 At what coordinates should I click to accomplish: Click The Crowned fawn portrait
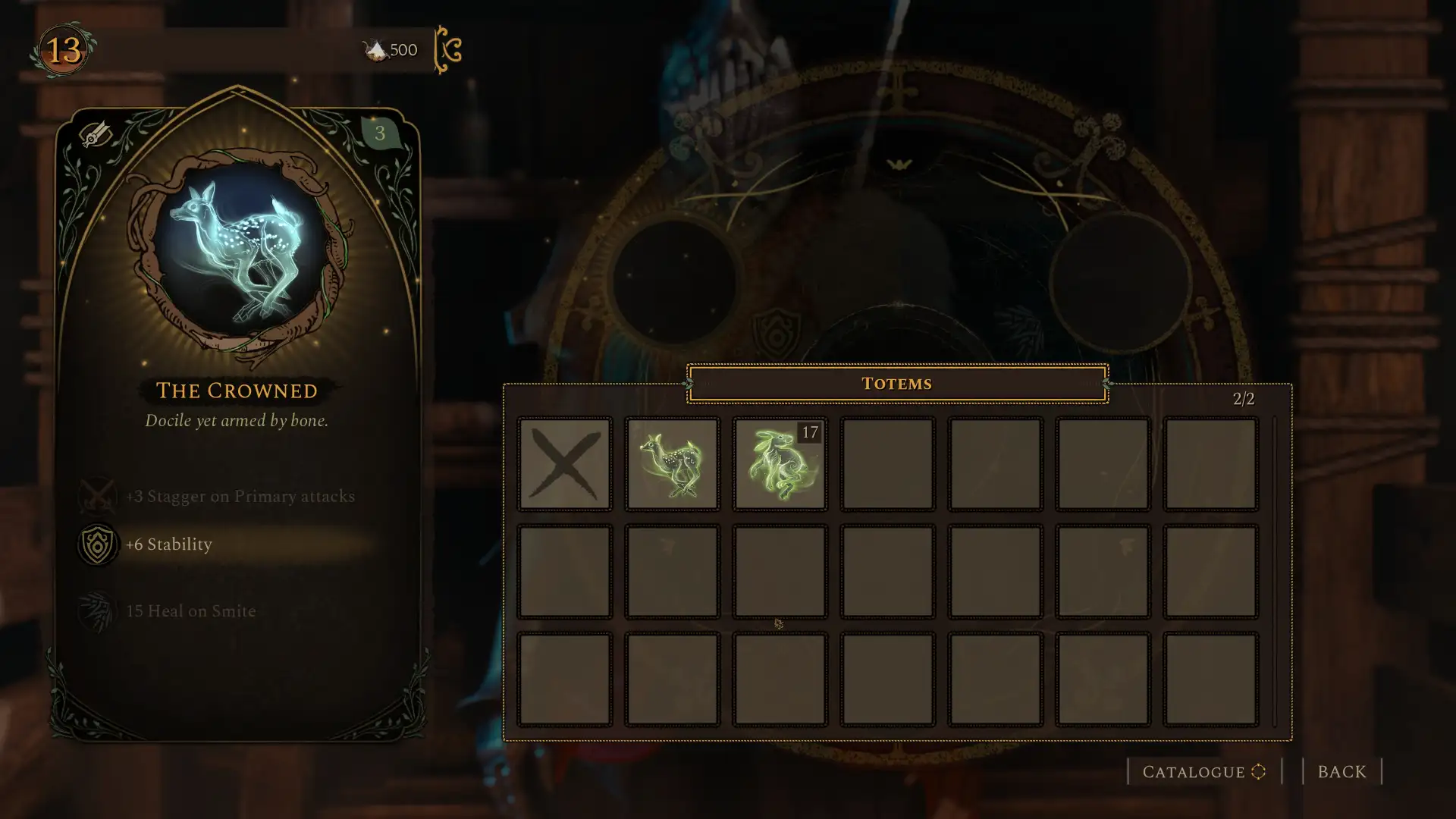(239, 252)
